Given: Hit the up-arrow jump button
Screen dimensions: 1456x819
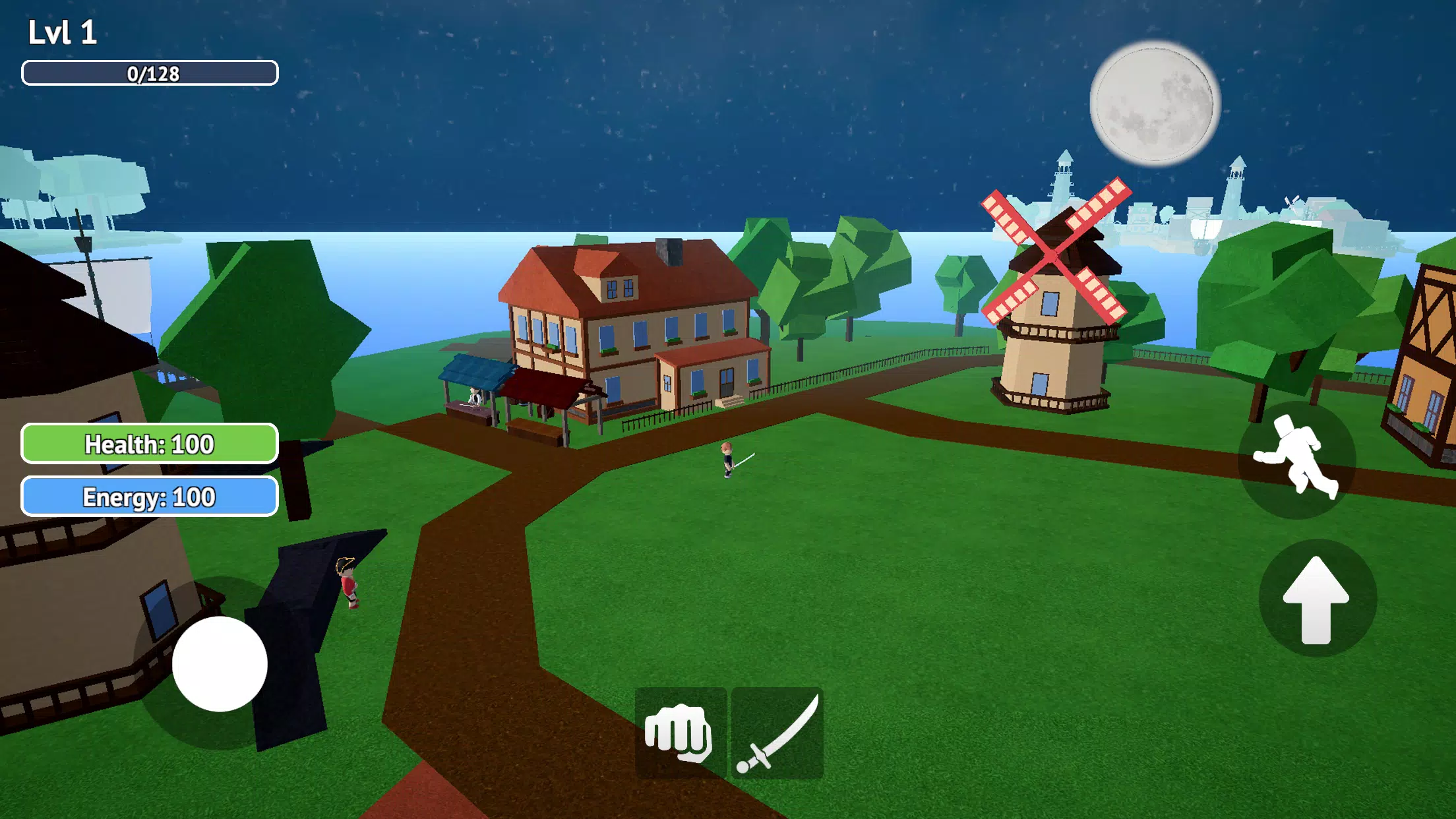Looking at the screenshot, I should (1317, 598).
